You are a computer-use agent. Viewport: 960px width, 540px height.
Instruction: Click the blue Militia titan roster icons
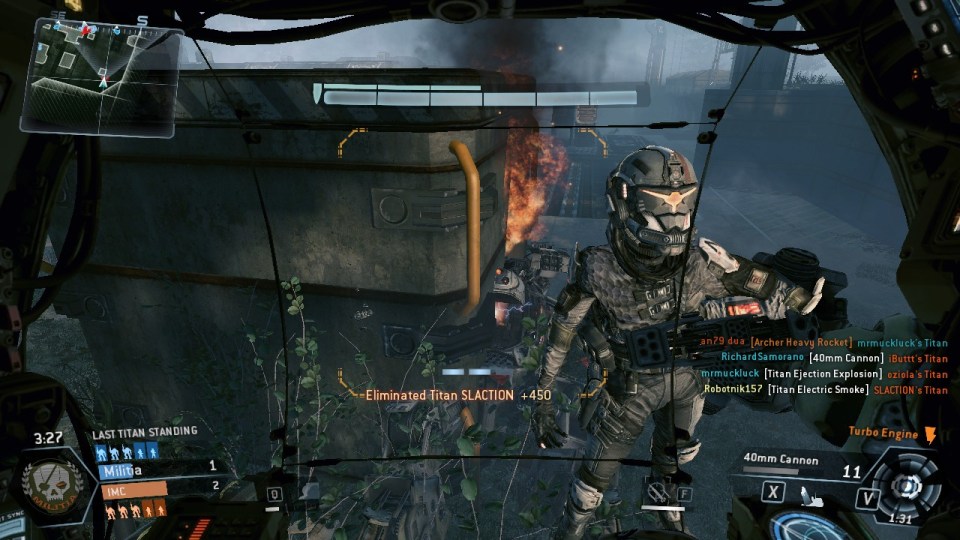(x=128, y=450)
